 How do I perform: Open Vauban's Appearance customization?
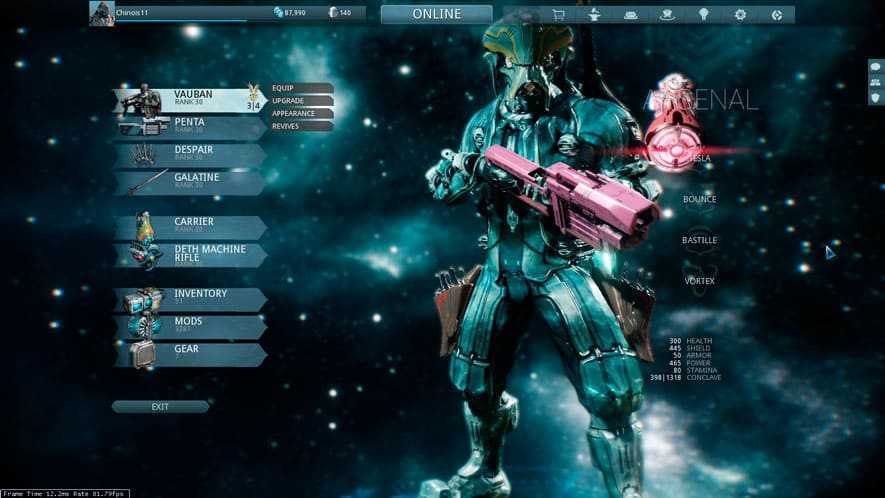(300, 114)
